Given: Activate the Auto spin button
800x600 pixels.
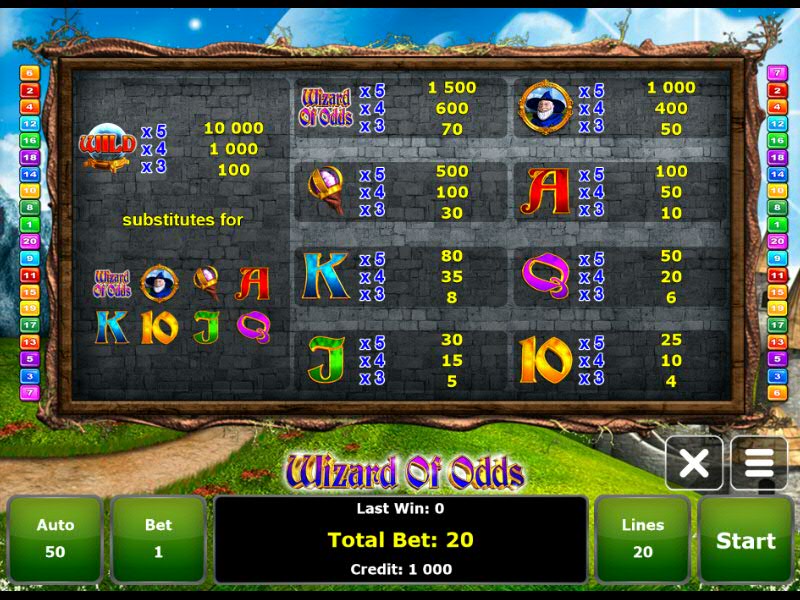Looking at the screenshot, I should [x=55, y=539].
